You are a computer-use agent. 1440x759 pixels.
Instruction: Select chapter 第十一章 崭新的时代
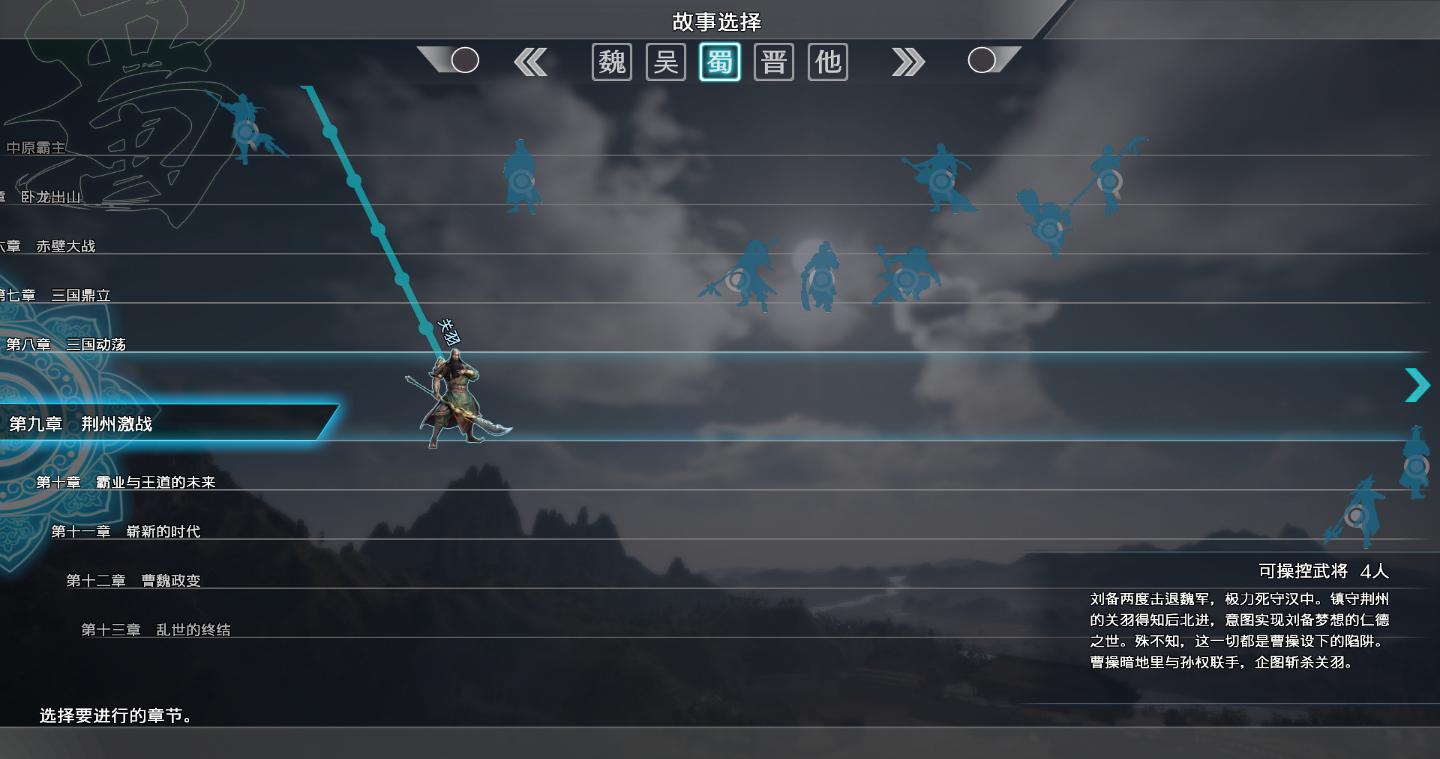[126, 531]
